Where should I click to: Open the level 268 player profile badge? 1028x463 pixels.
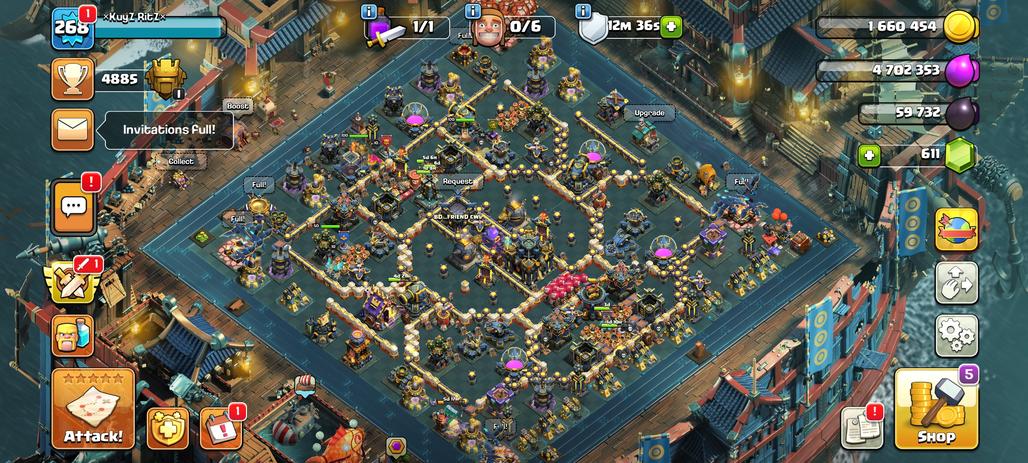click(72, 27)
